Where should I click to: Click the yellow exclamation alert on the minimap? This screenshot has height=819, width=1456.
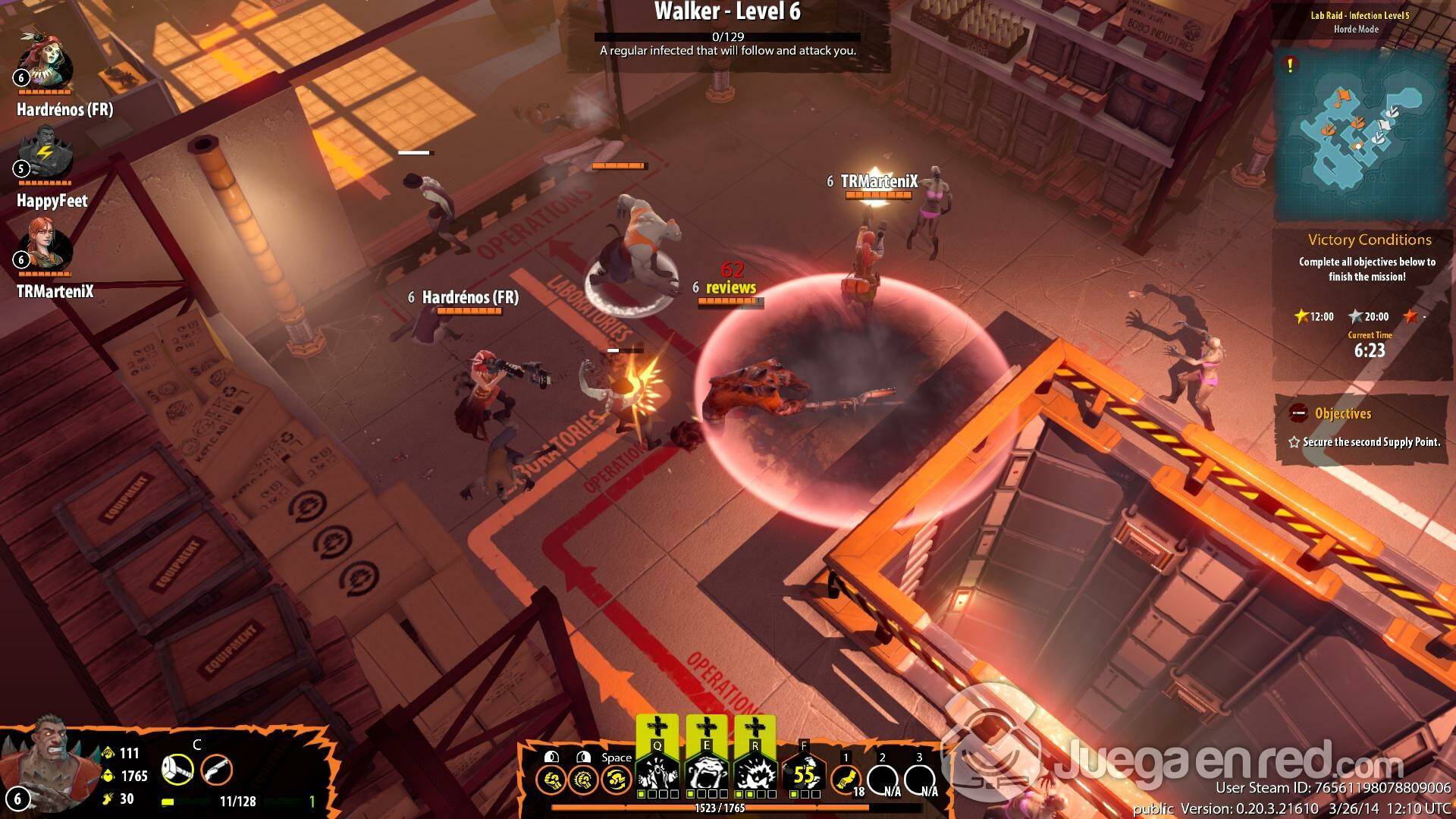(x=1290, y=66)
